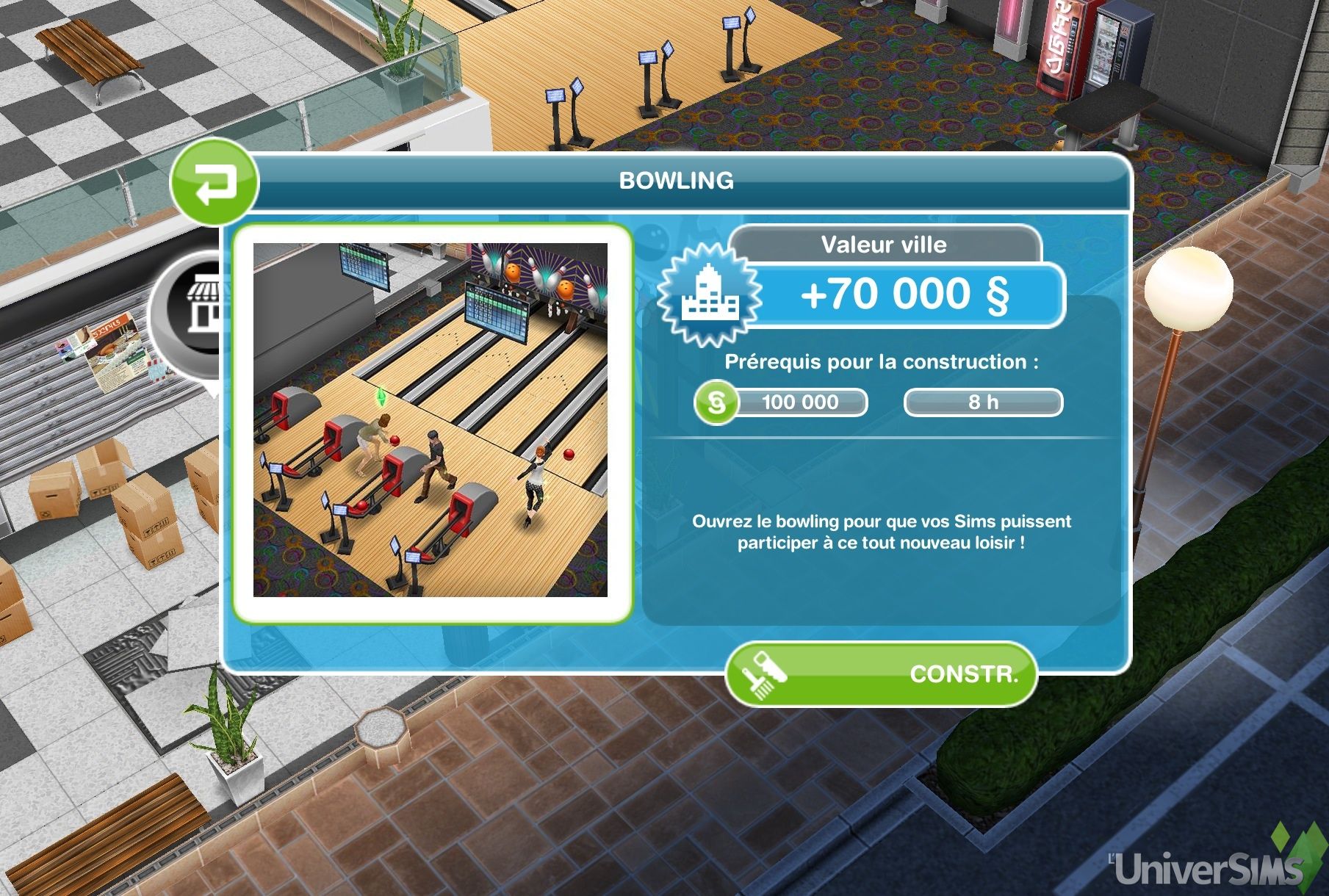Click the green back arrow button
Viewport: 1329px width, 896px height.
[x=214, y=182]
